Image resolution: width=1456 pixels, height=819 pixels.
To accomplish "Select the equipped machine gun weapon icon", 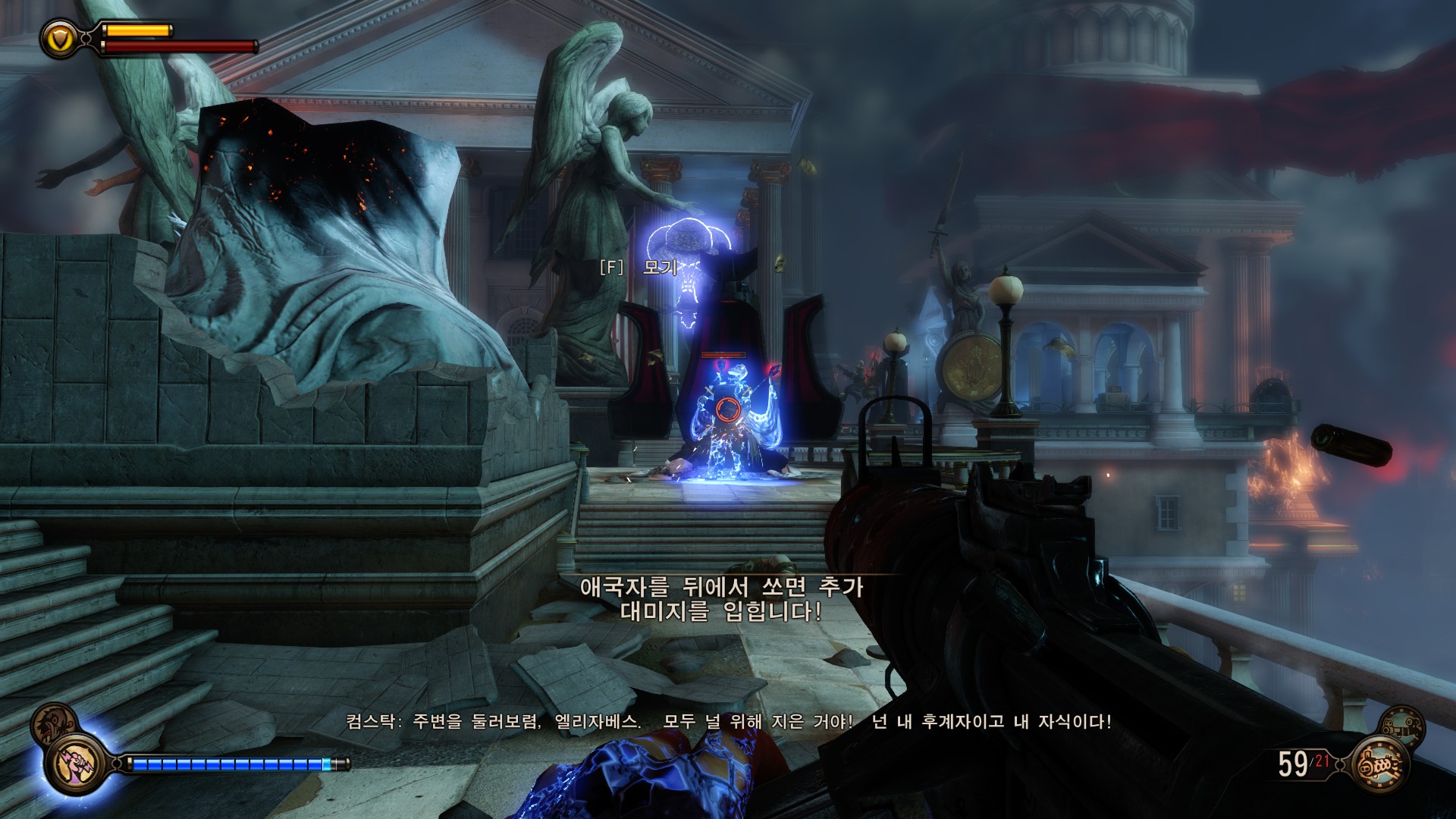I will (x=1379, y=765).
